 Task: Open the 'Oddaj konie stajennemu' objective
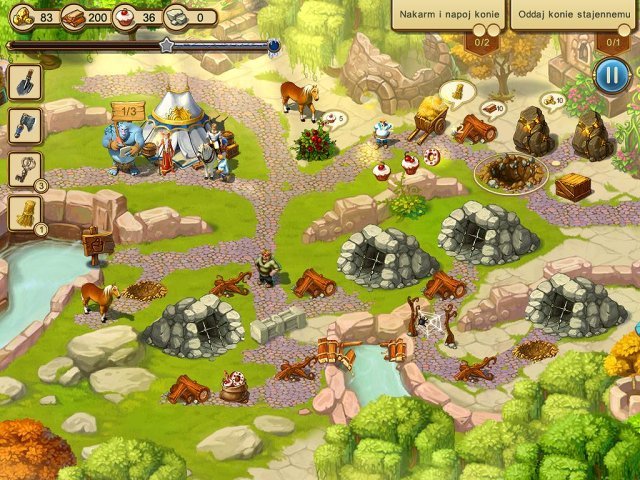[572, 16]
